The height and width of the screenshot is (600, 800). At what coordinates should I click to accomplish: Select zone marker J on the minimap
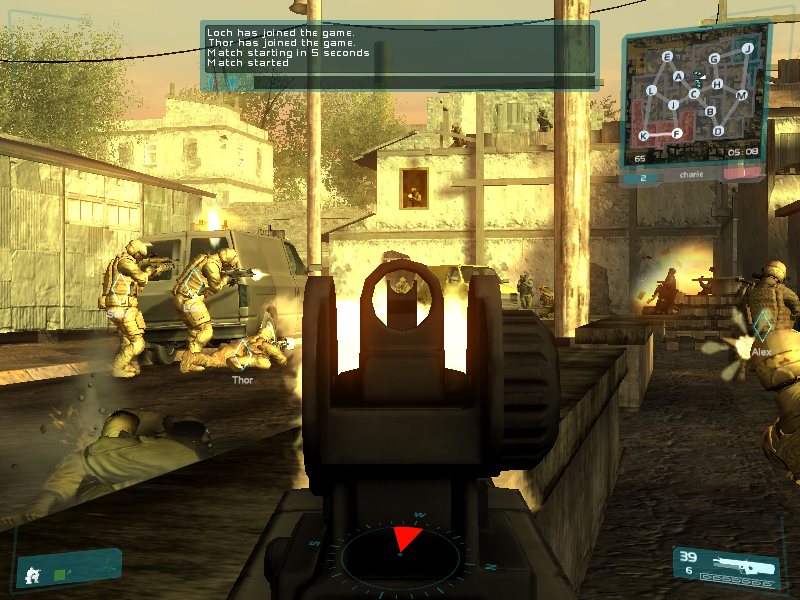tap(747, 48)
